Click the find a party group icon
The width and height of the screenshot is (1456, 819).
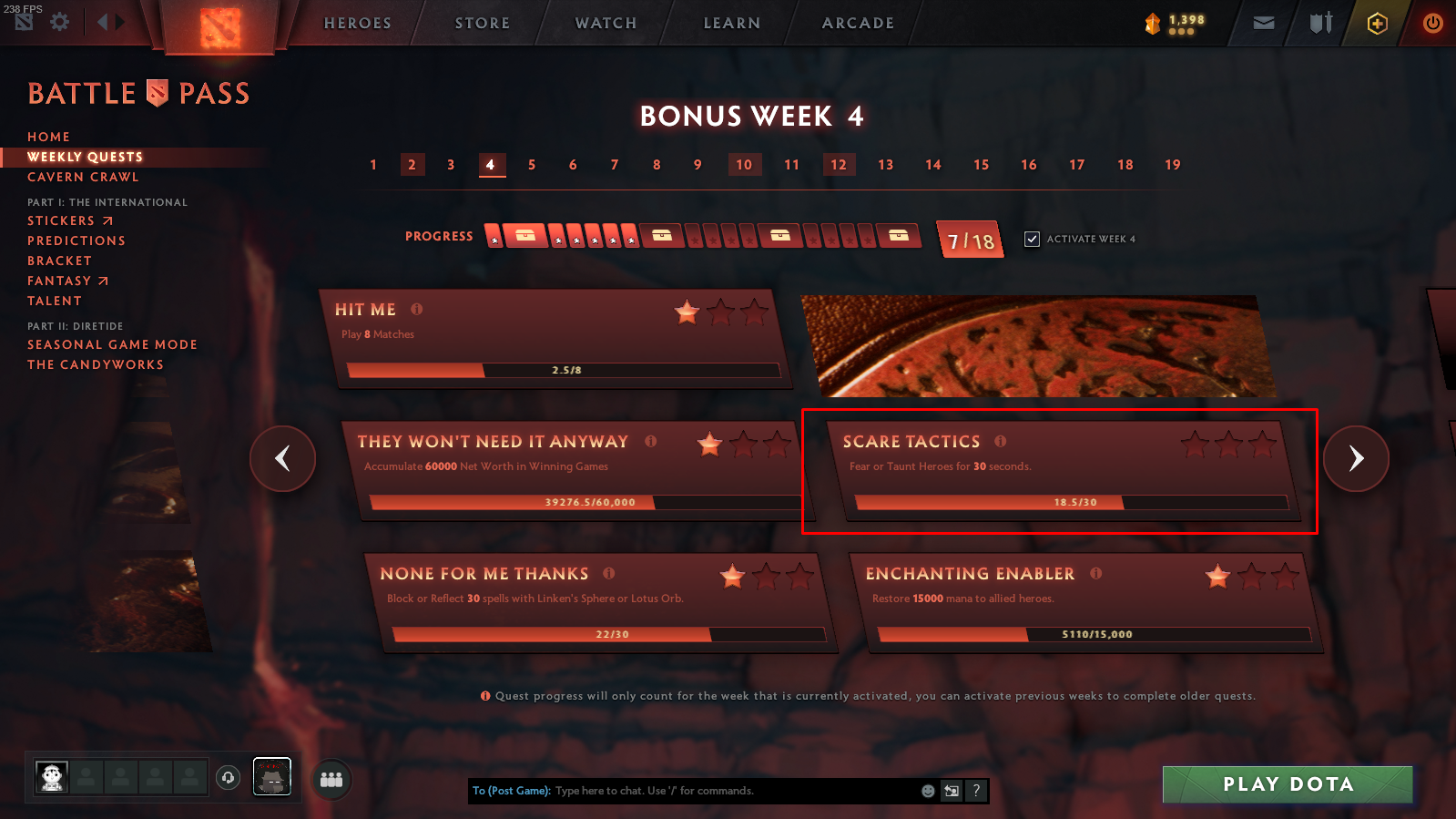331,779
